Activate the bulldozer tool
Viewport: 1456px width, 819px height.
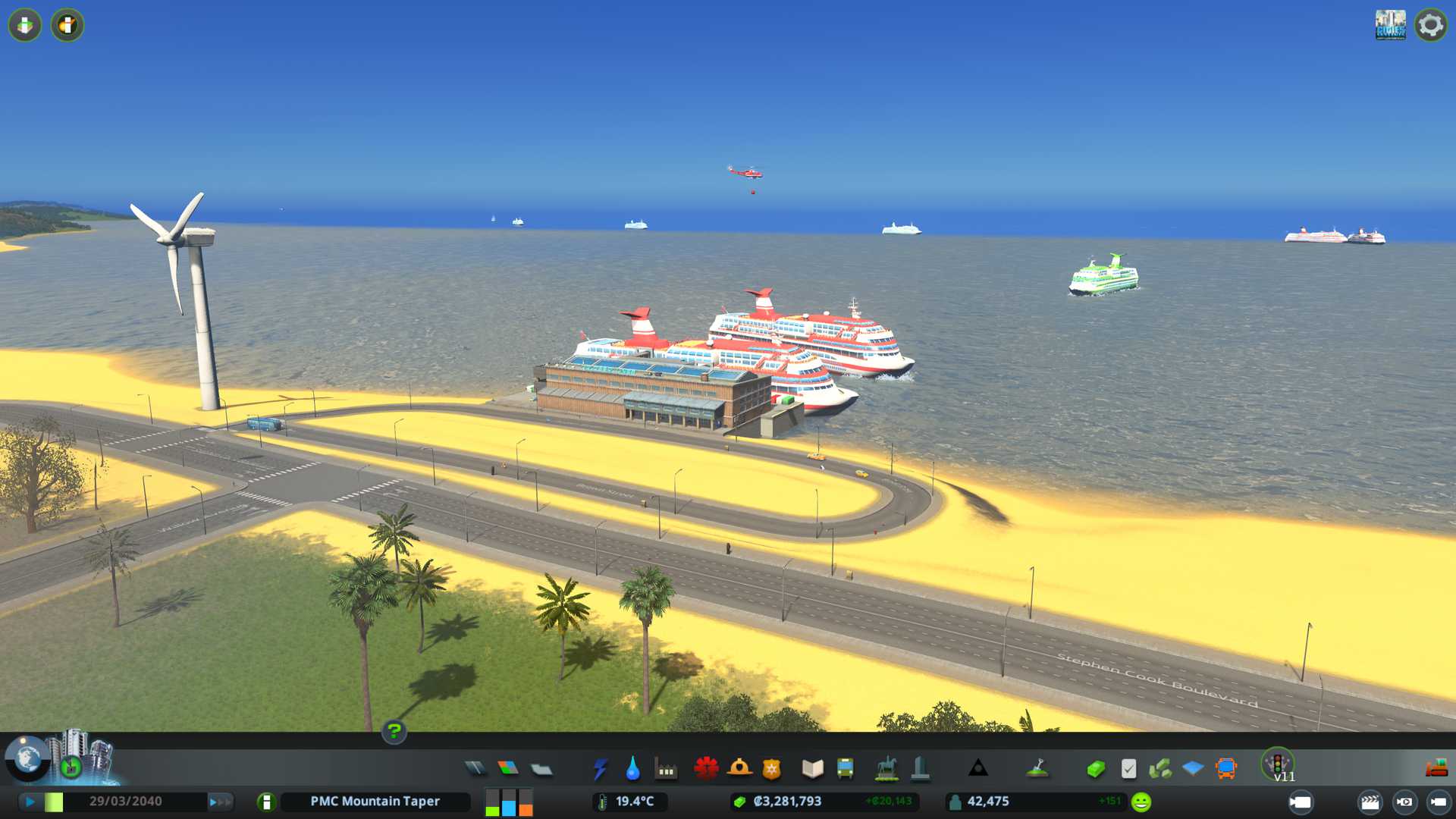click(1436, 769)
